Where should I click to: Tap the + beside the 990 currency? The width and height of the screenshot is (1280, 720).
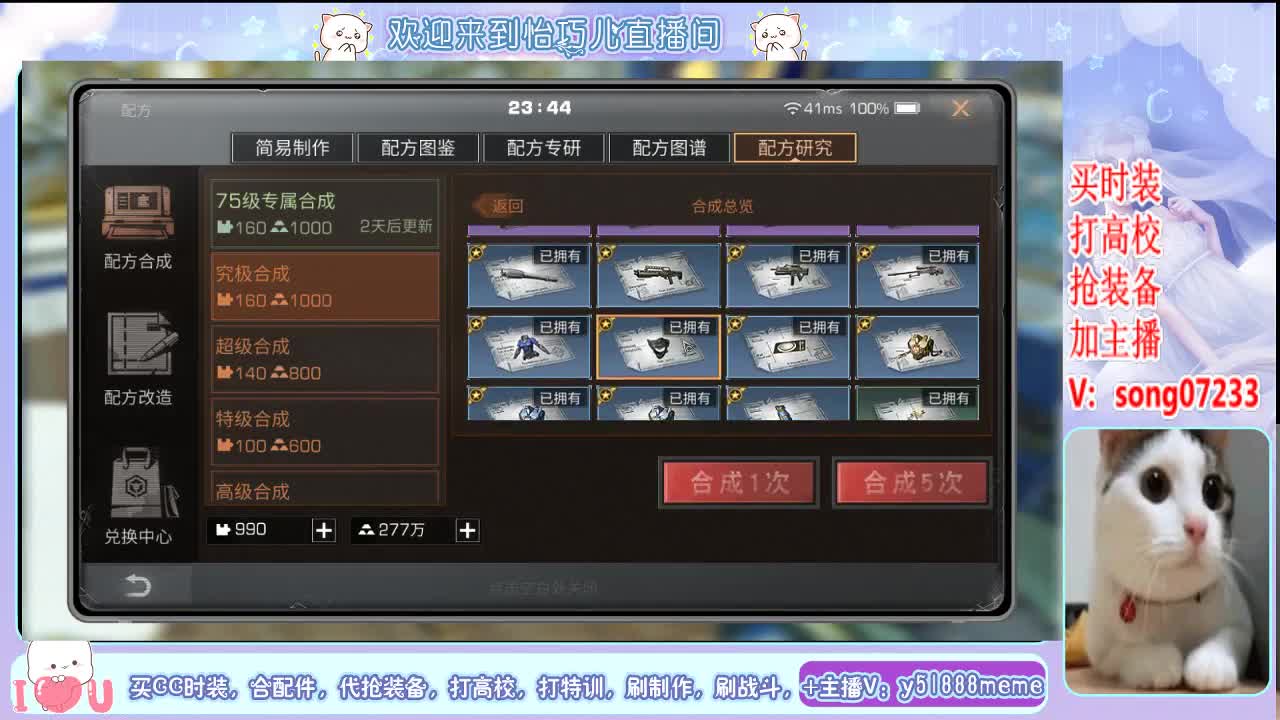[x=323, y=531]
